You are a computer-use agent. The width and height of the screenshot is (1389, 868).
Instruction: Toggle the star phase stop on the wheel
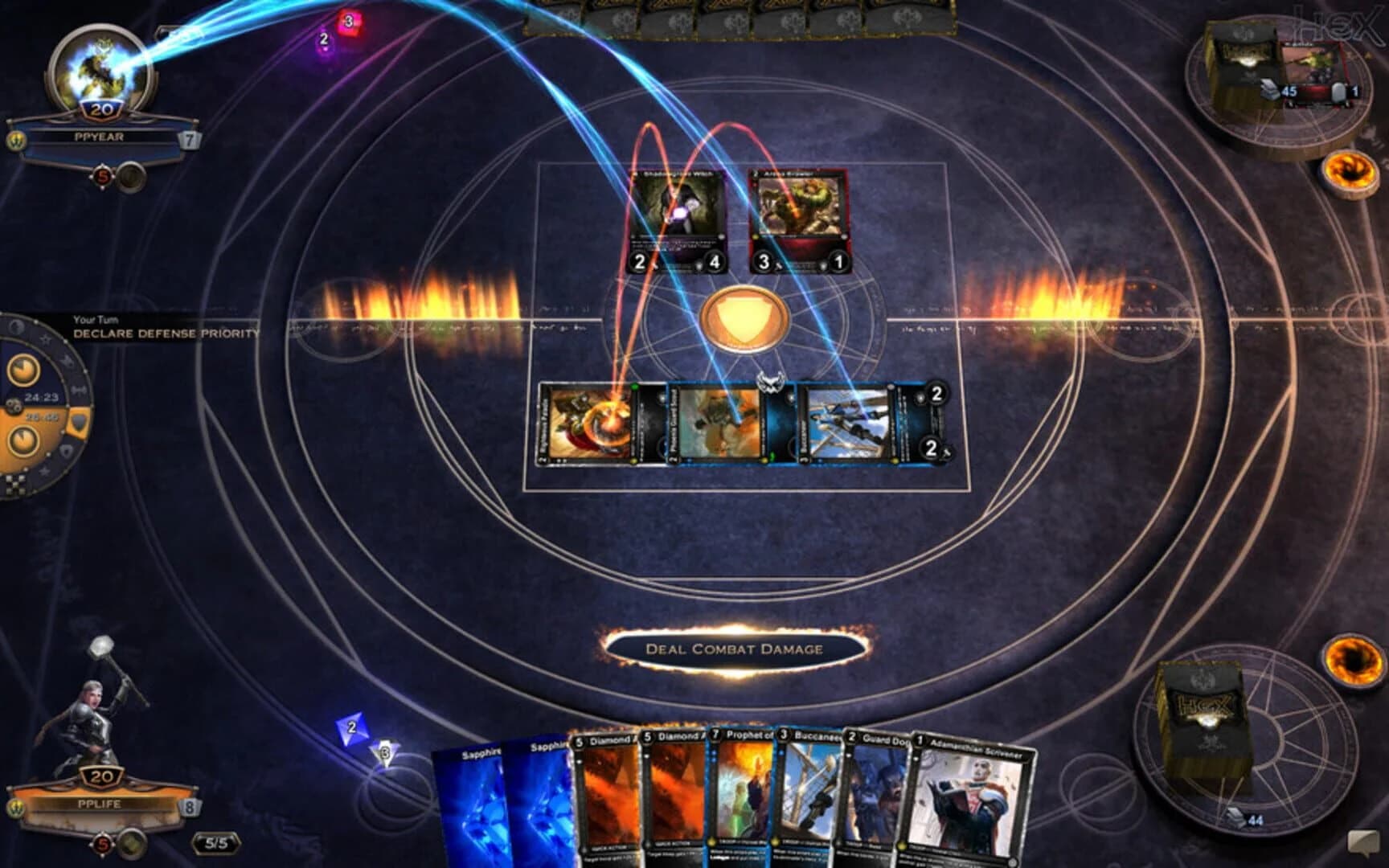click(47, 339)
